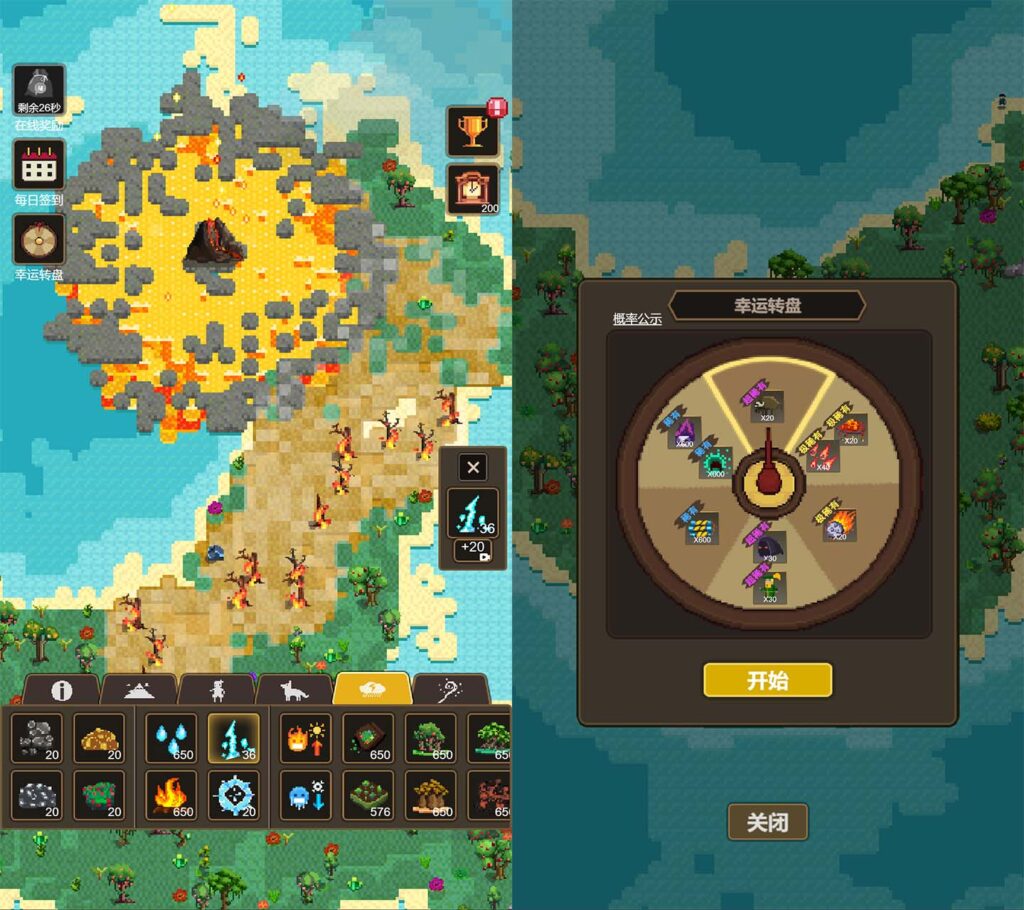Switch to the fox animals tab

click(x=294, y=690)
